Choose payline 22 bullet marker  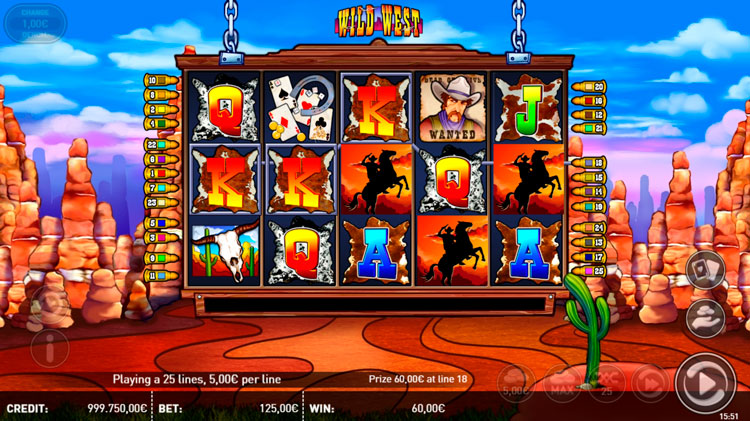(160, 145)
